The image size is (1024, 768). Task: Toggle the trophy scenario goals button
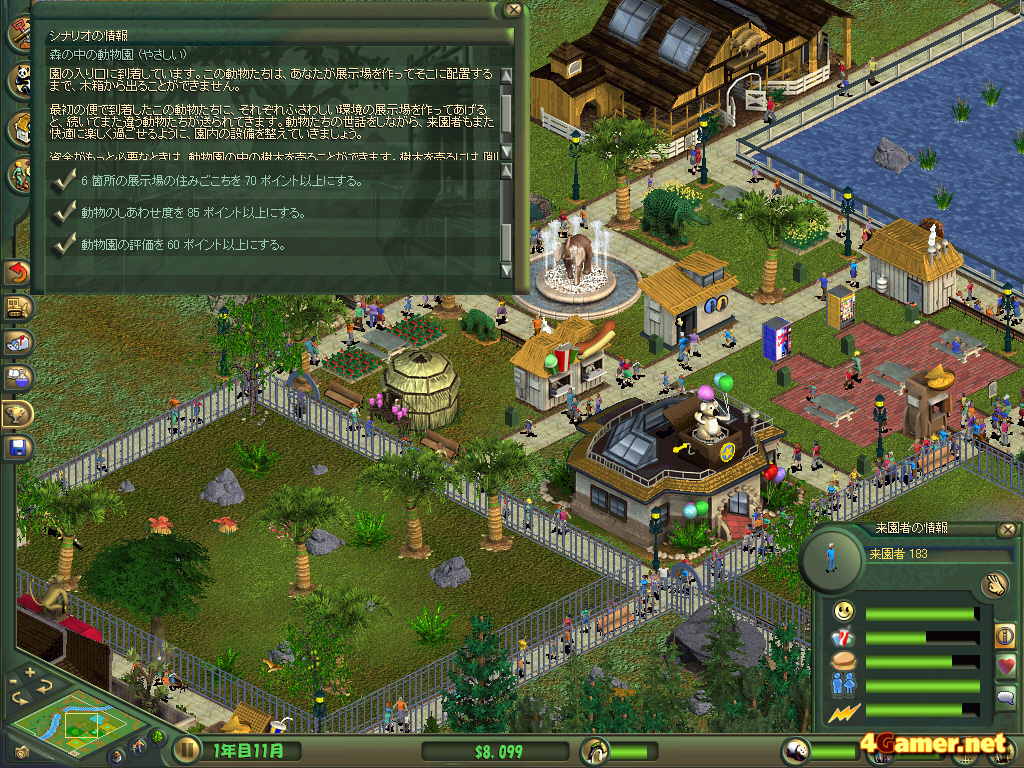click(17, 412)
